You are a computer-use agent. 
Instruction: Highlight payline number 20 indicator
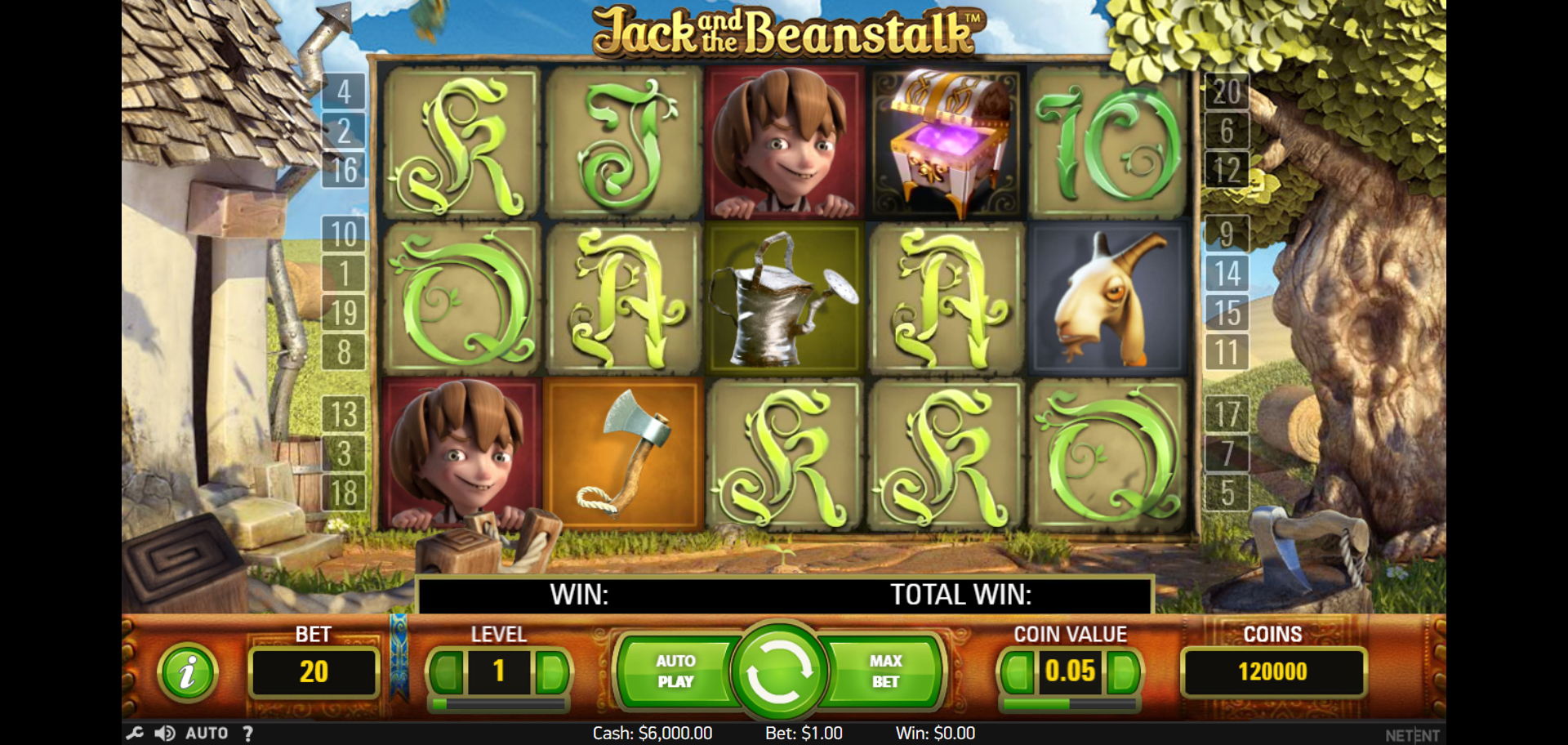coord(1227,91)
